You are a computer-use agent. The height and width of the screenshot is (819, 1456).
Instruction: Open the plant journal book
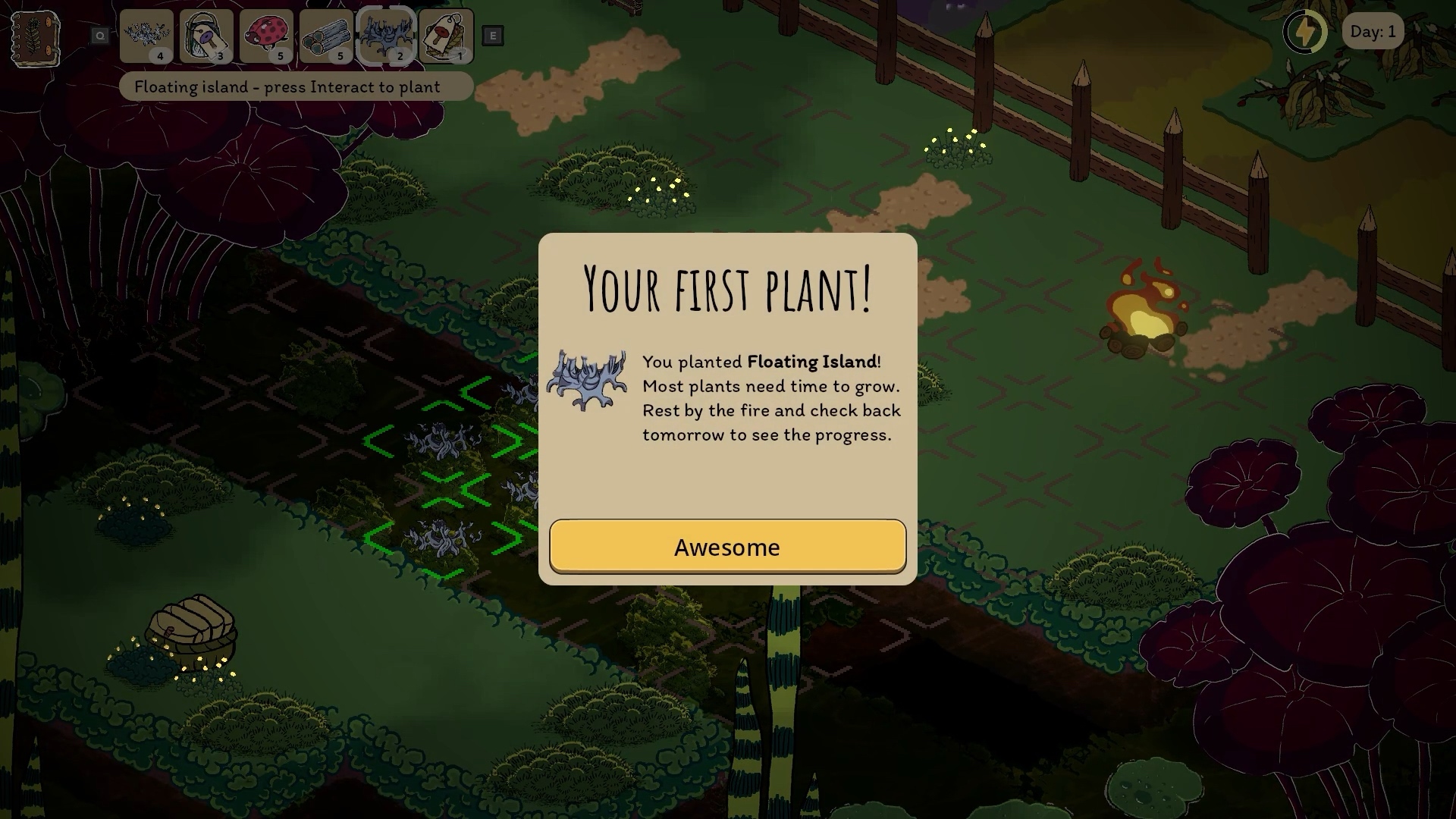35,38
